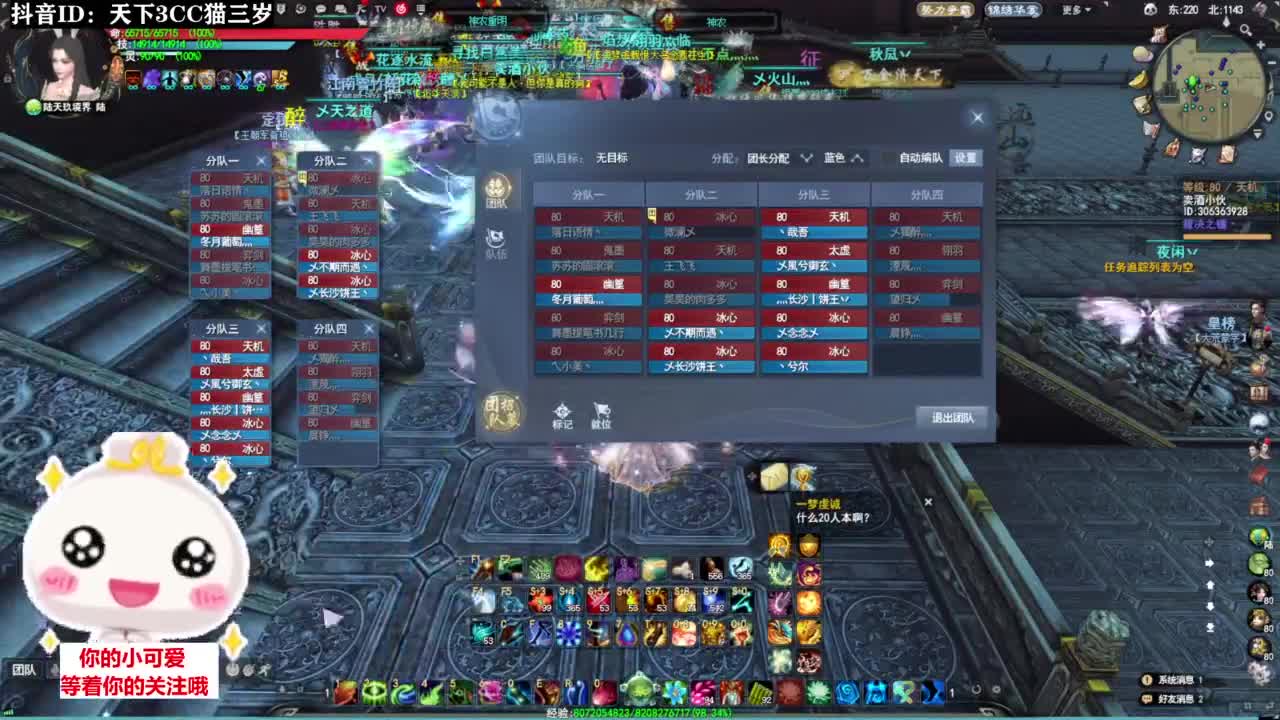Click the location pin icon beside the minimap

[1268, 115]
